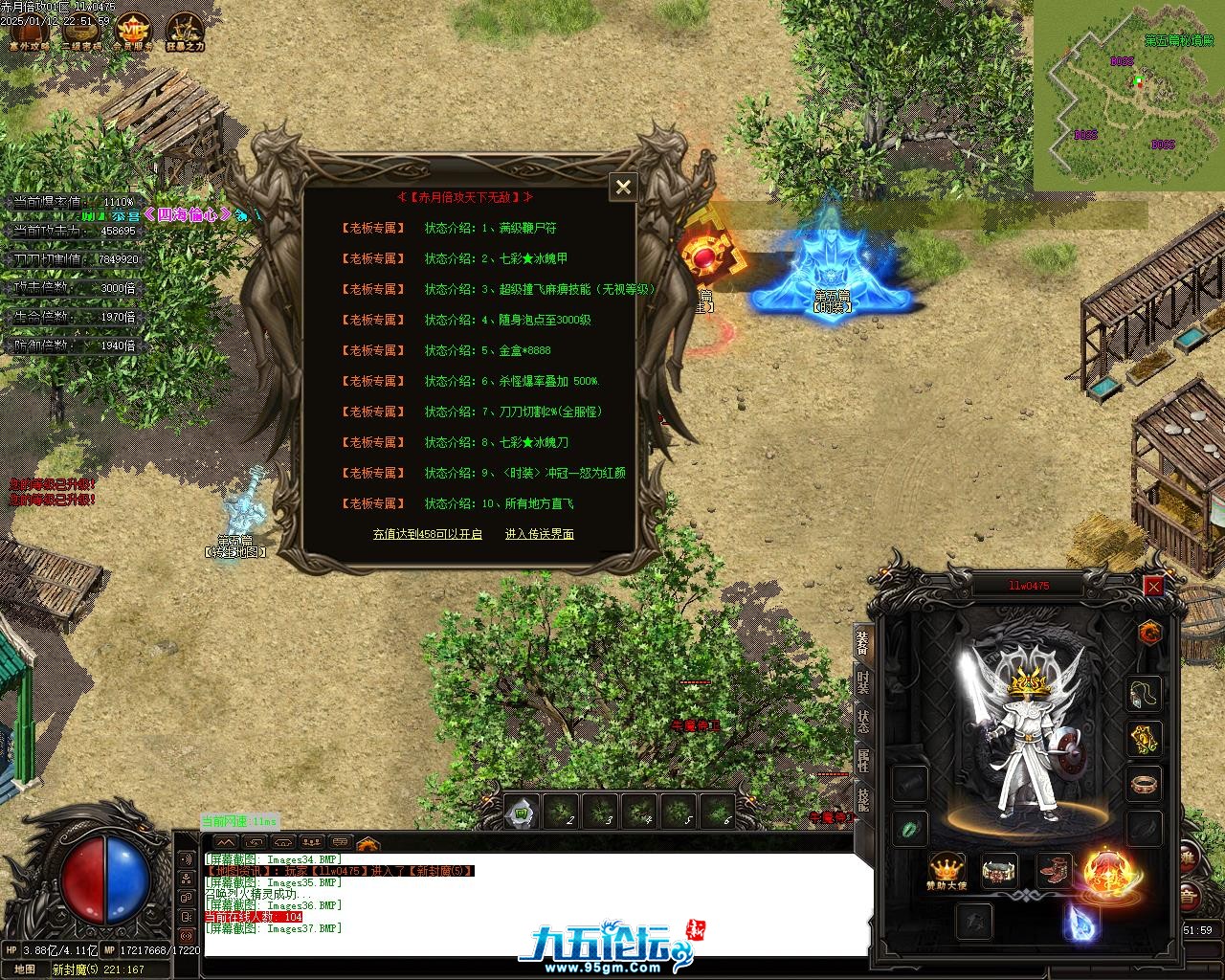This screenshot has width=1225, height=980.
Task: Select the 技能 tab
Action: point(862,799)
